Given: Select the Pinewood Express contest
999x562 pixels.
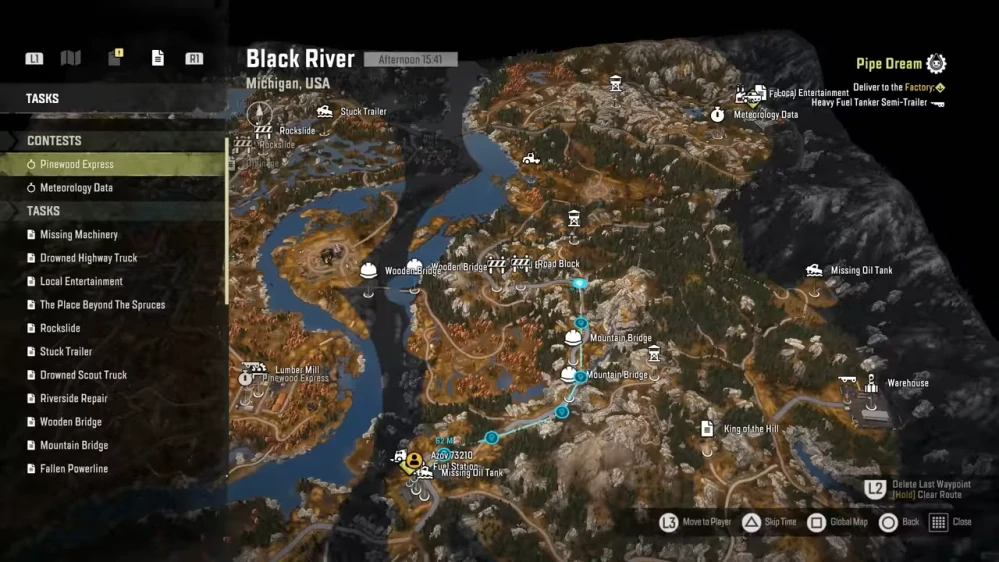Looking at the screenshot, I should pos(77,164).
